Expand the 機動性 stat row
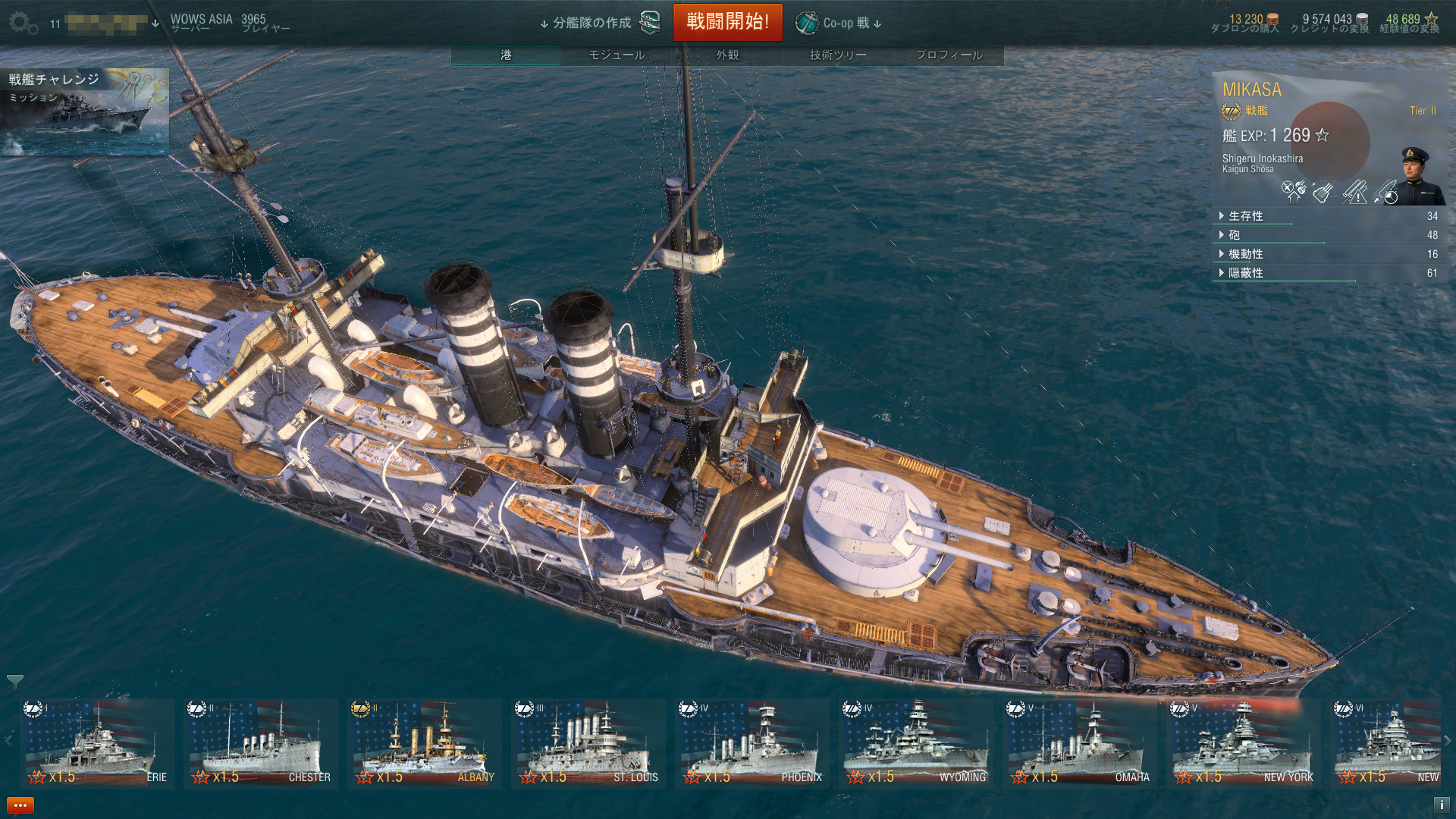 tap(1245, 254)
